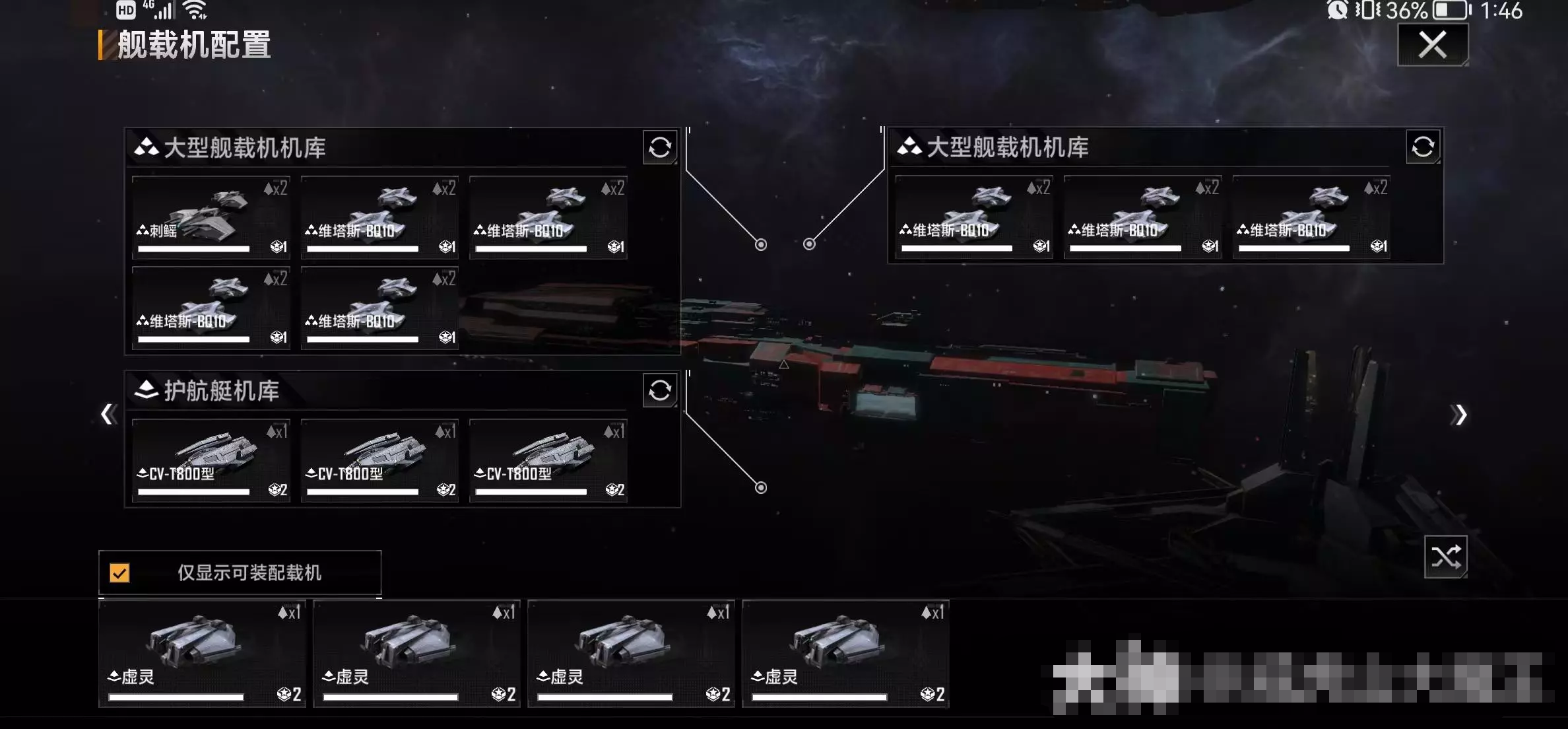
Task: Go to previous ship with left arrow
Action: tap(108, 414)
